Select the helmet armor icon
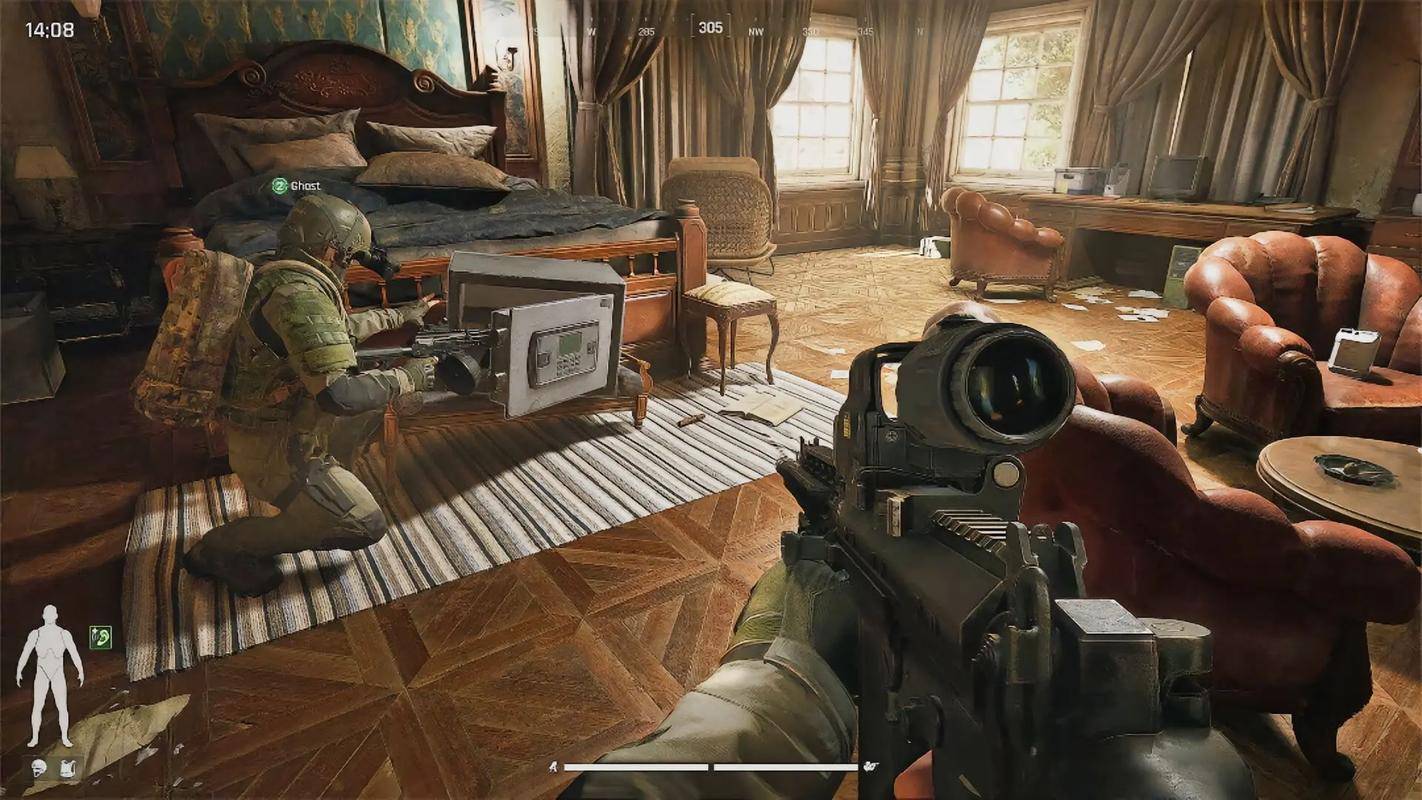1422x800 pixels. click(x=39, y=768)
